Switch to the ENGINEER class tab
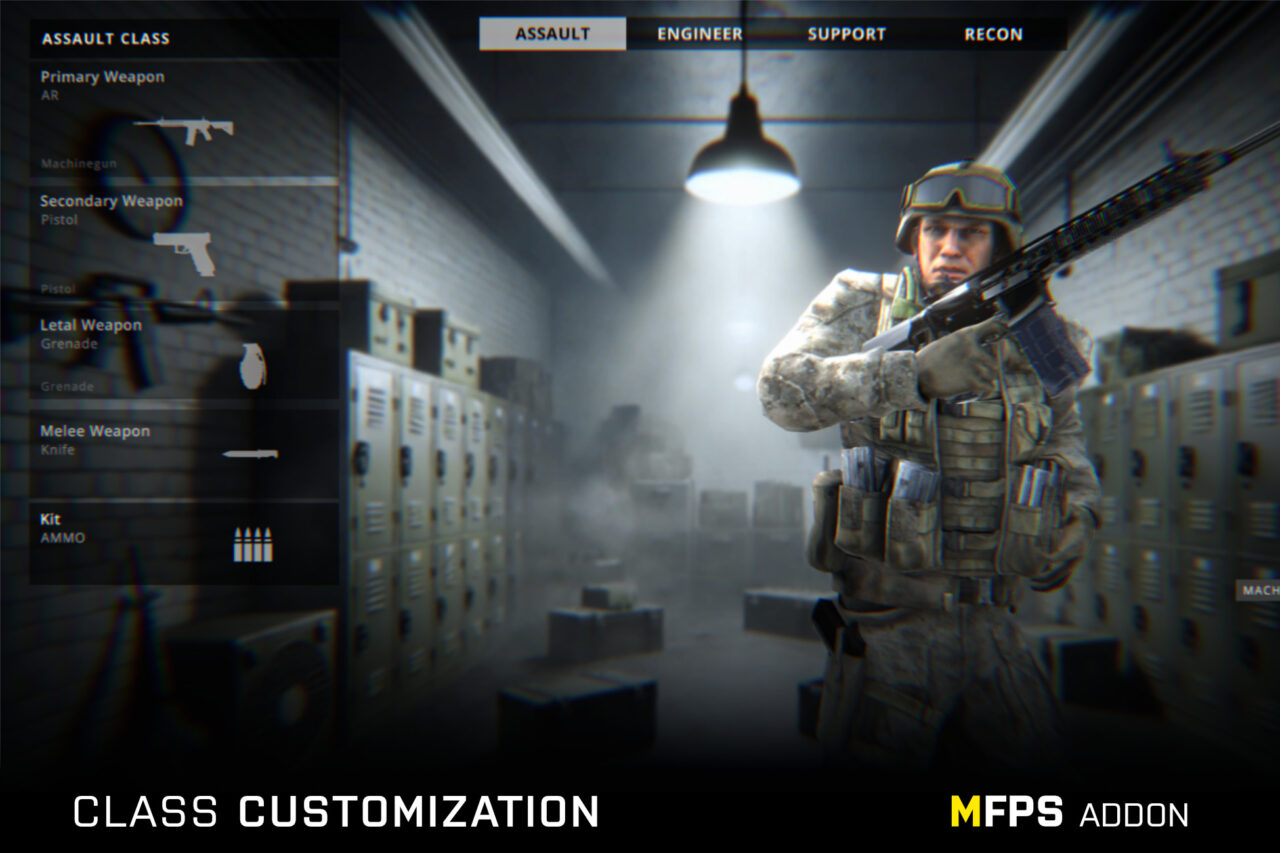The height and width of the screenshot is (853, 1280). (698, 33)
